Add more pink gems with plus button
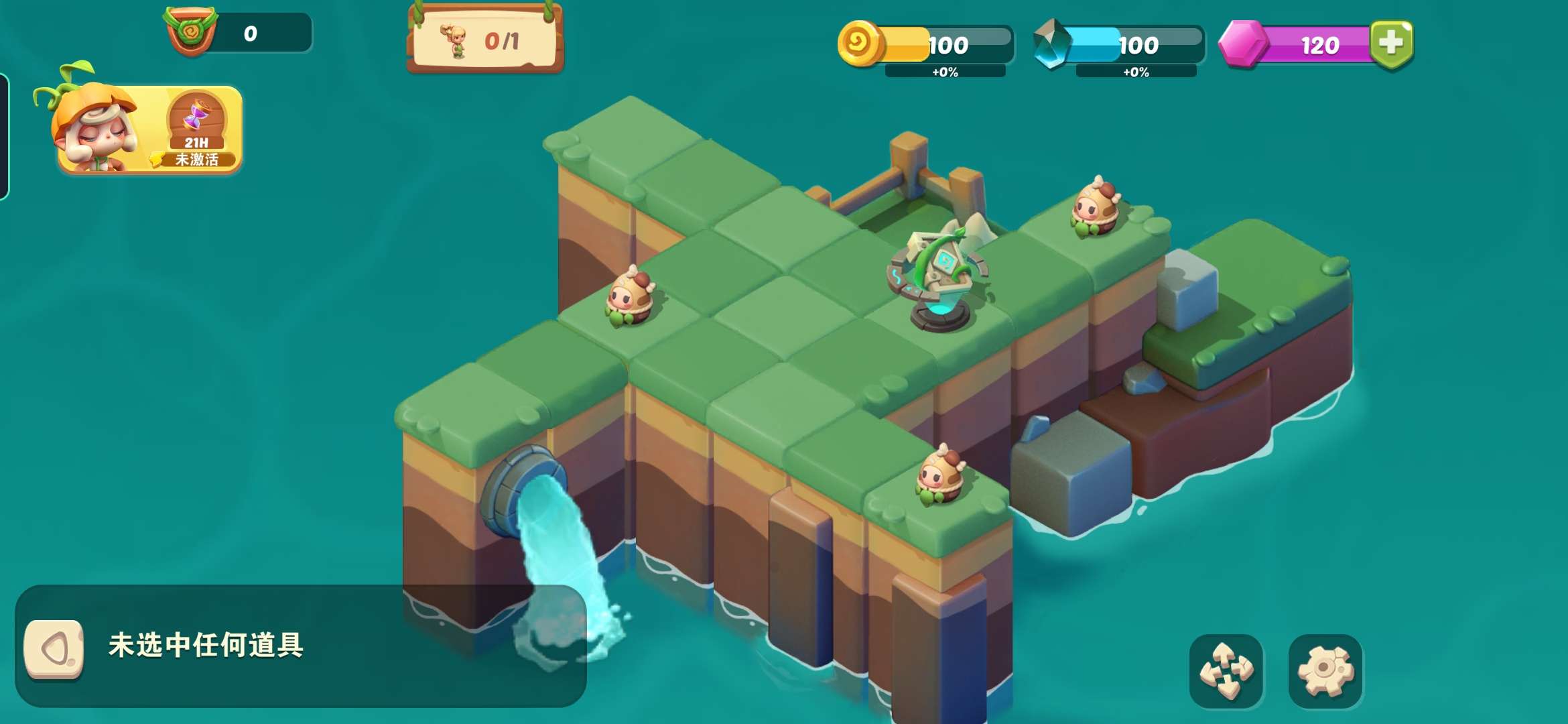This screenshot has width=1568, height=724. [1391, 44]
